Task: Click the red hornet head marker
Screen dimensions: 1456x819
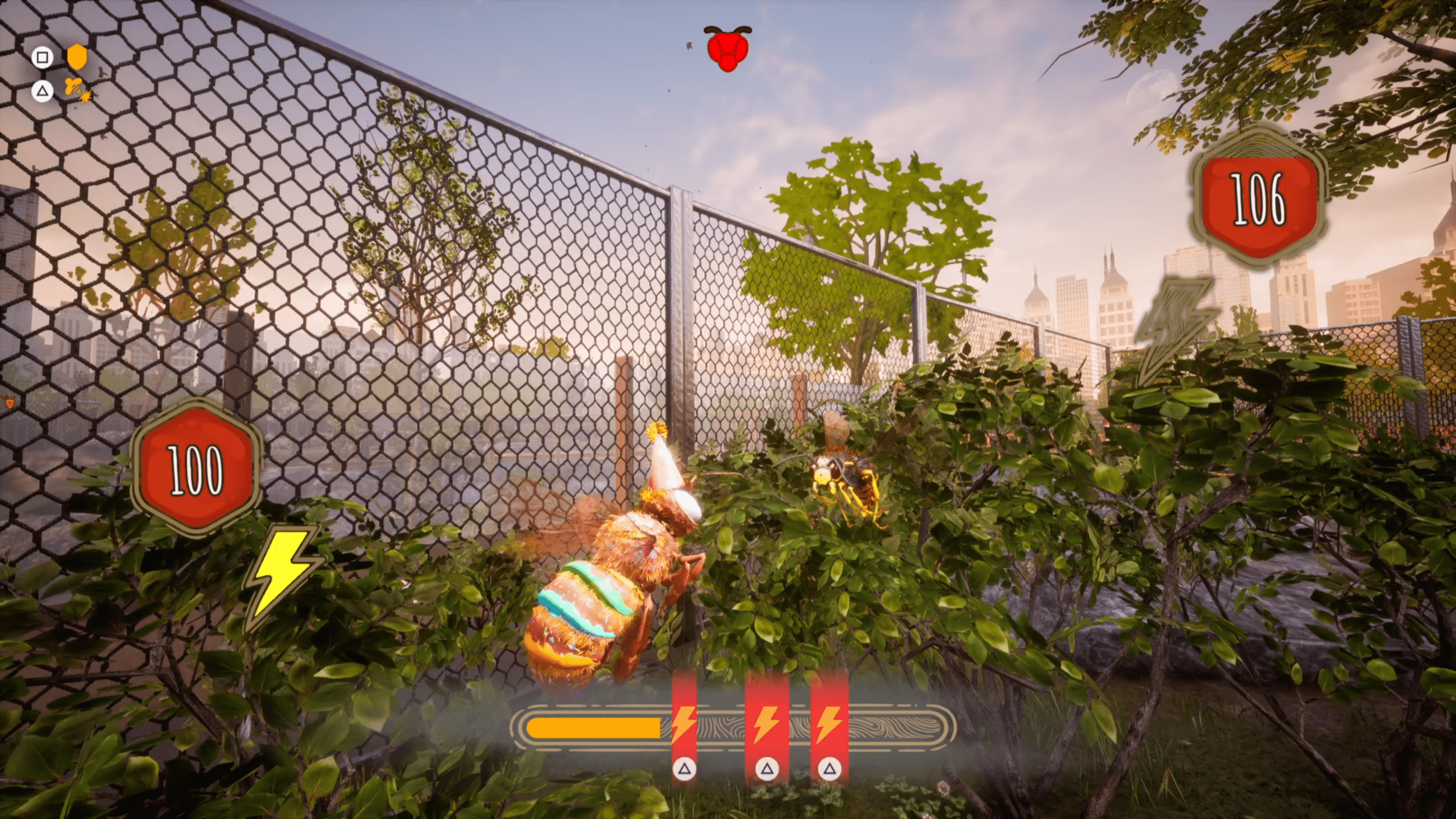Action: point(727,49)
